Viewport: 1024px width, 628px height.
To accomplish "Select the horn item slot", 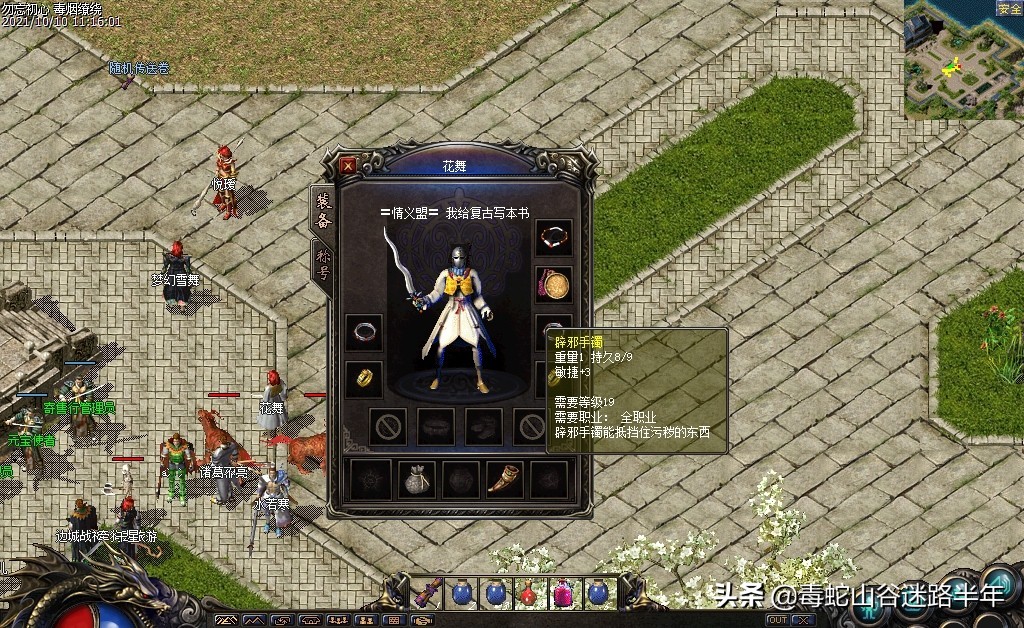I will 505,481.
